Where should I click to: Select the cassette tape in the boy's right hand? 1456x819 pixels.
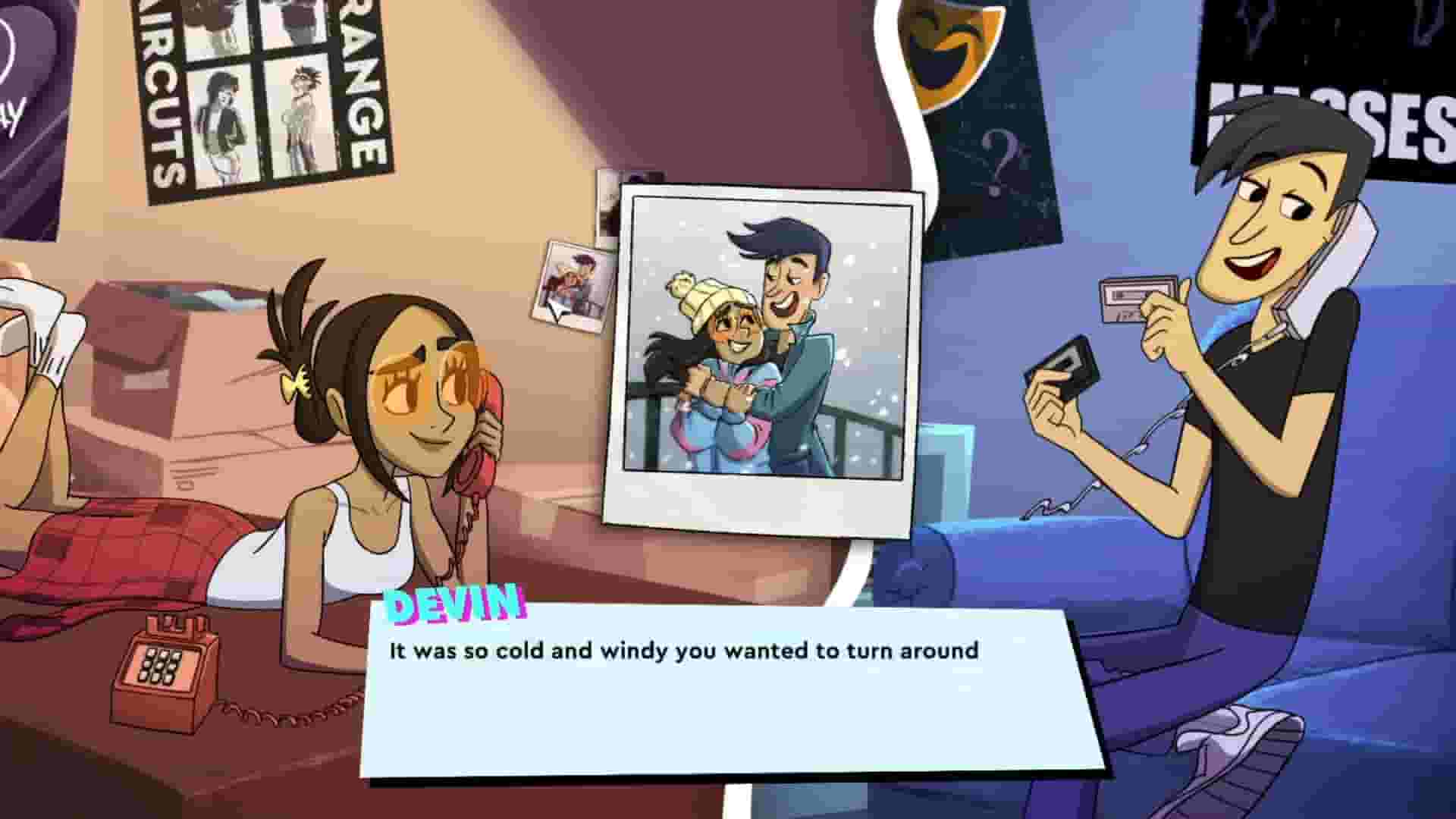click(1131, 300)
